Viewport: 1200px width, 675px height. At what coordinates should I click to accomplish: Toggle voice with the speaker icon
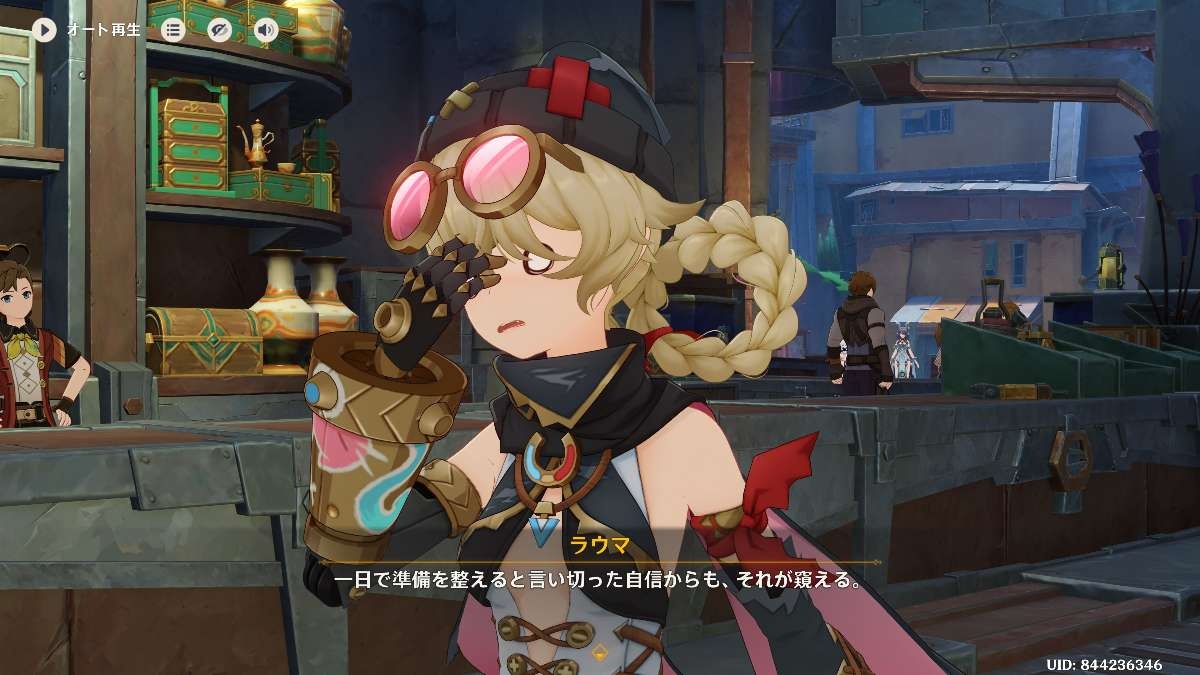(266, 29)
